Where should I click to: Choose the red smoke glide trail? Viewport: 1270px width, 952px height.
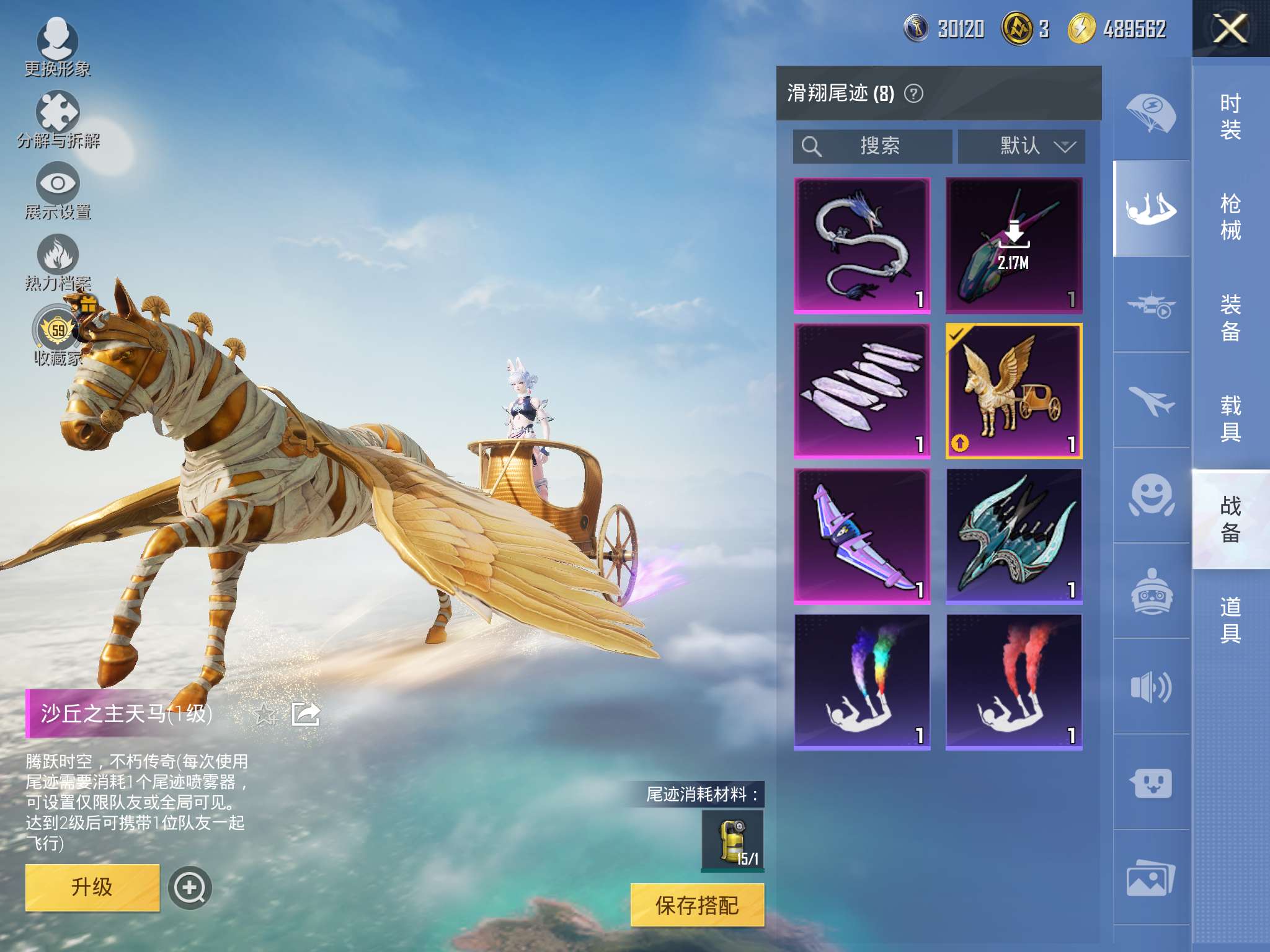click(x=1014, y=682)
